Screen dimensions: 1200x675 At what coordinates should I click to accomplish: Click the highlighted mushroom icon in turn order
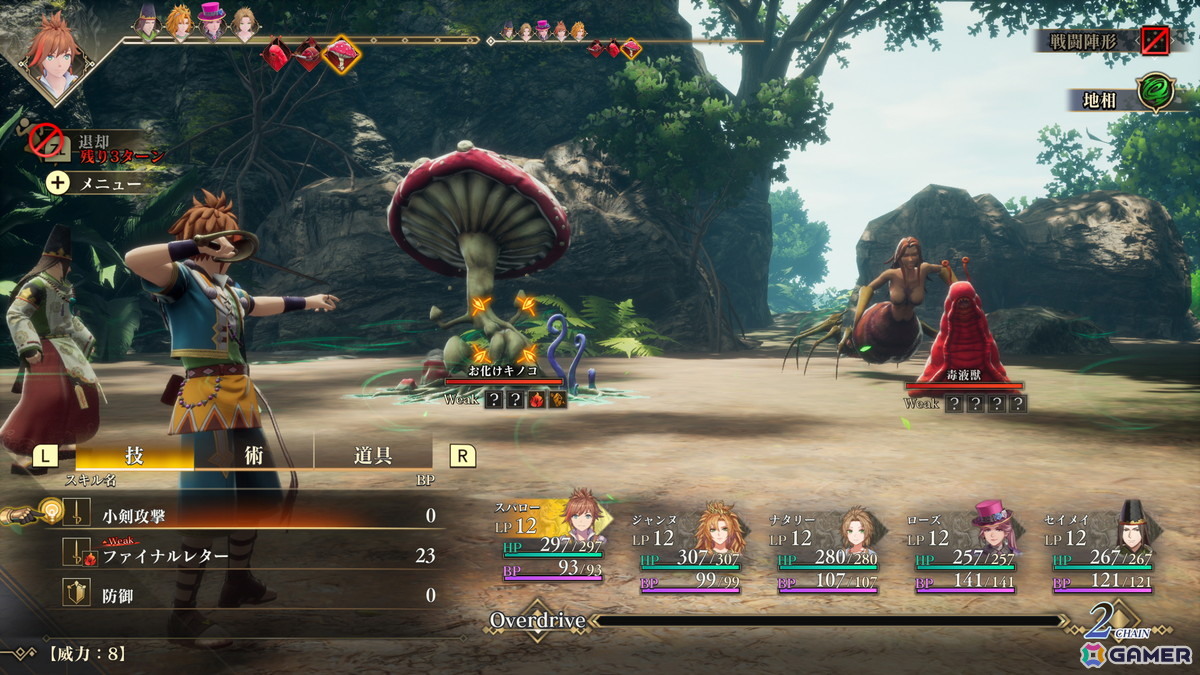(341, 55)
